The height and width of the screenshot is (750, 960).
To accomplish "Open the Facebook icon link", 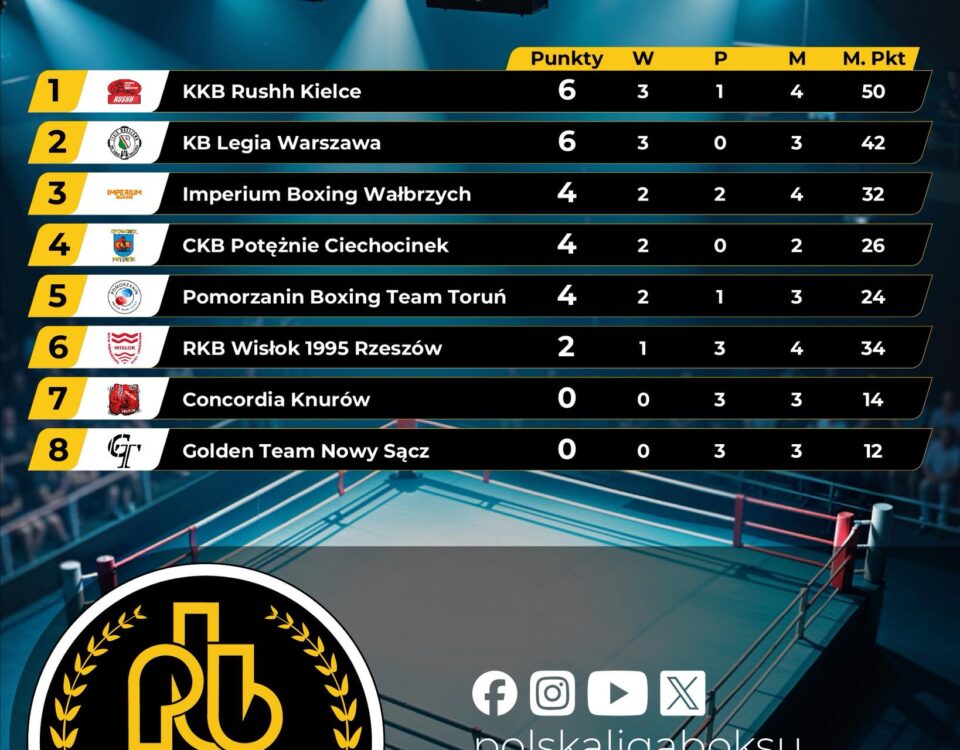I will coord(495,693).
